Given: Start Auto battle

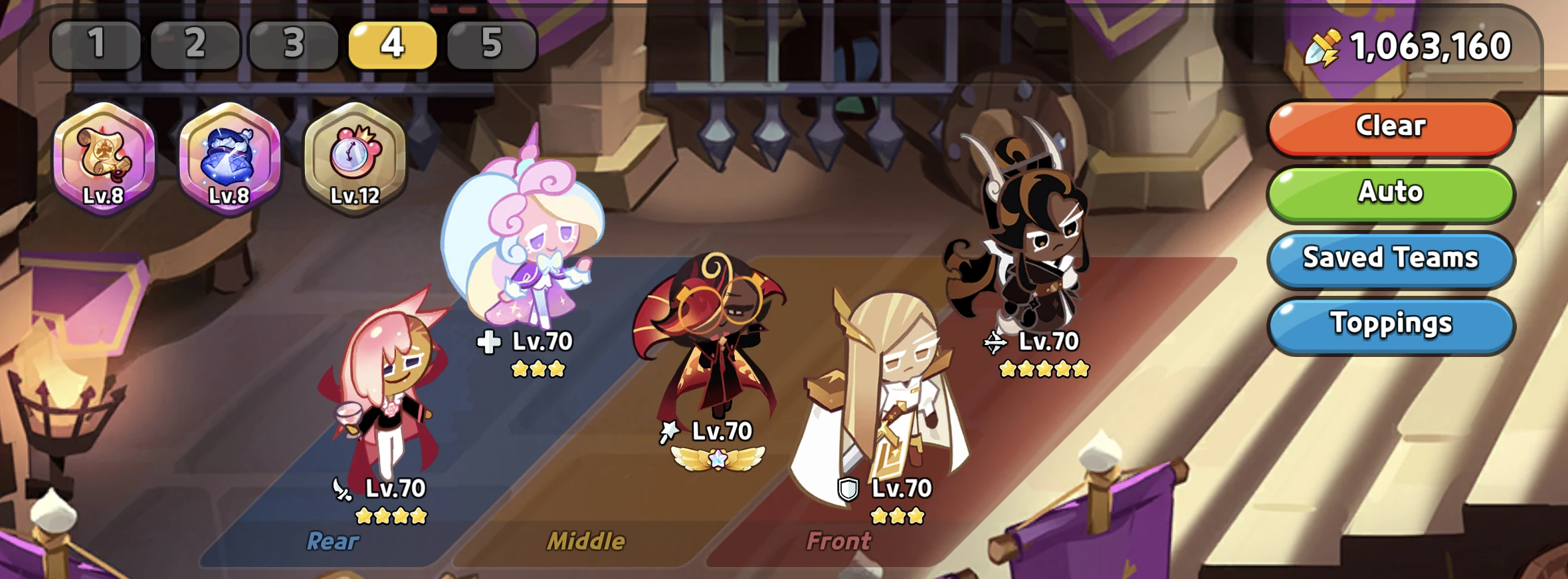Looking at the screenshot, I should click(1391, 192).
